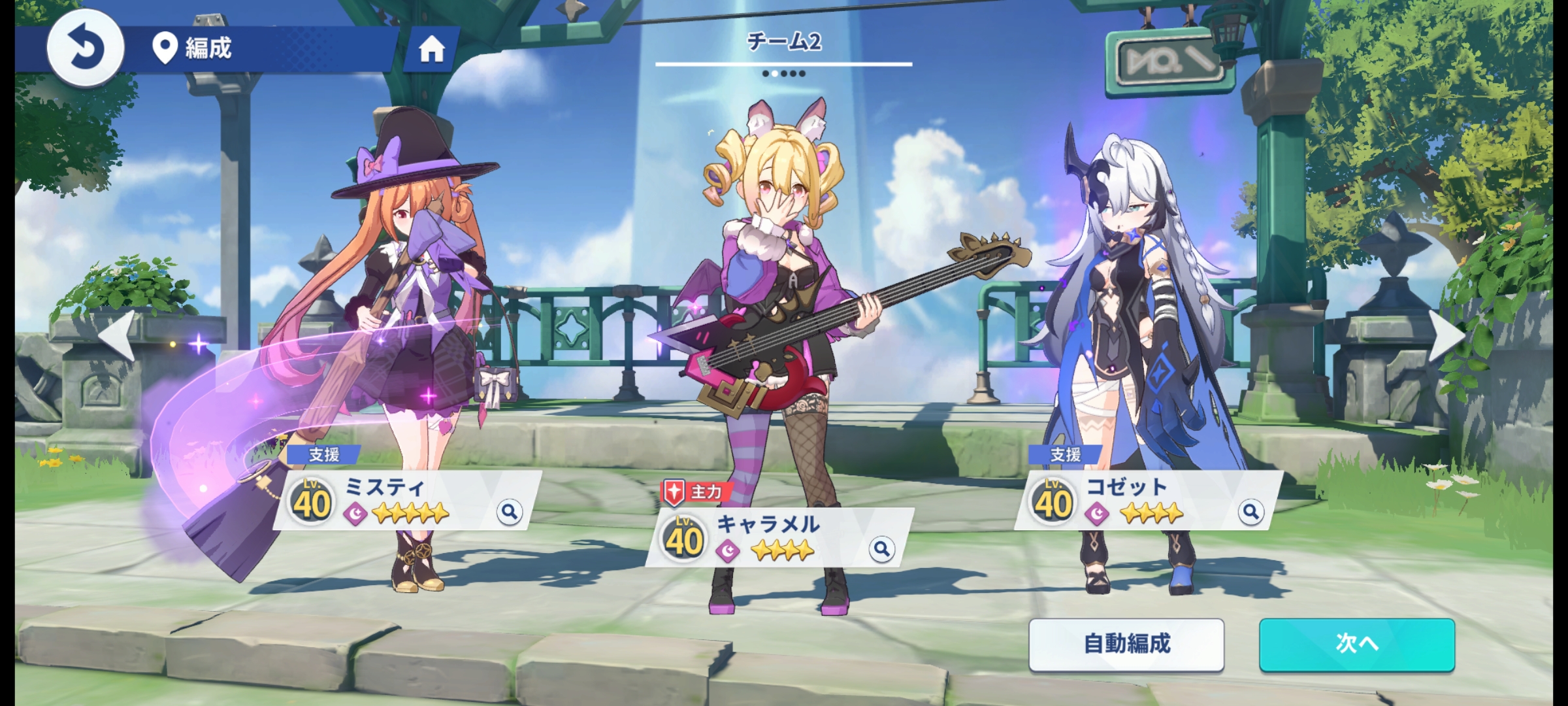Click the 自動編成 auto-formation button

click(1126, 645)
